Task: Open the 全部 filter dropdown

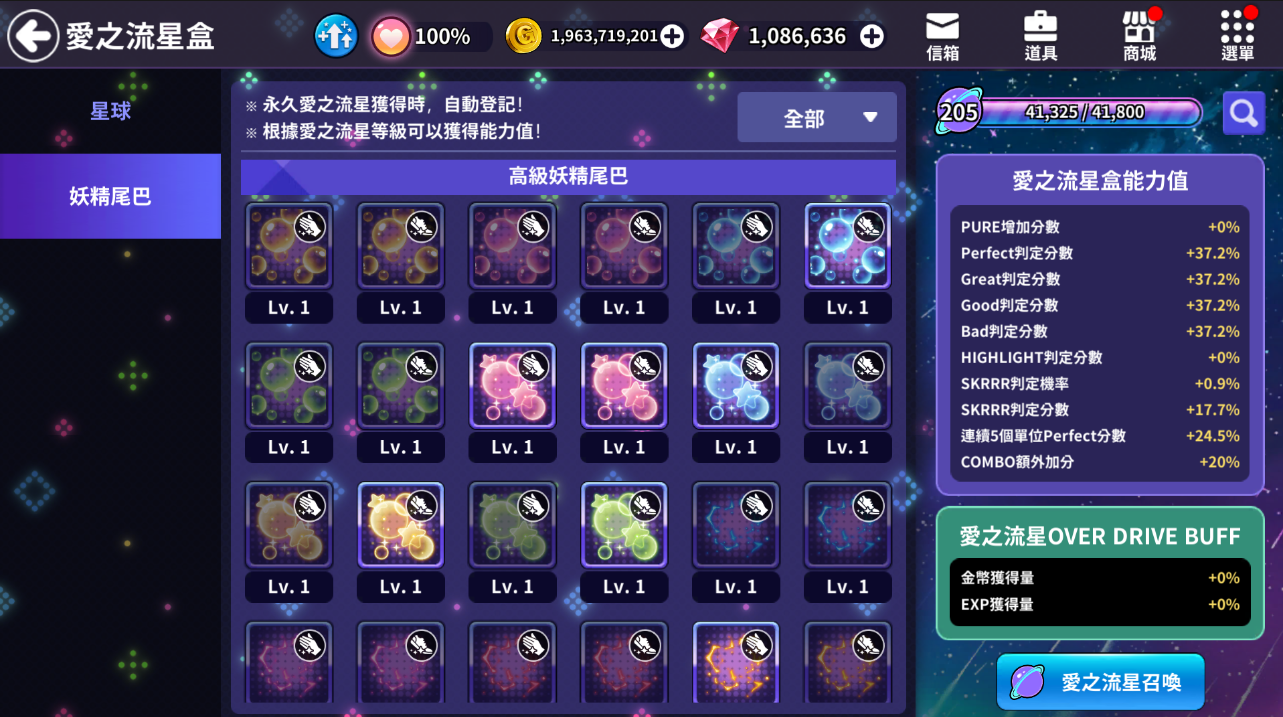Action: click(817, 118)
